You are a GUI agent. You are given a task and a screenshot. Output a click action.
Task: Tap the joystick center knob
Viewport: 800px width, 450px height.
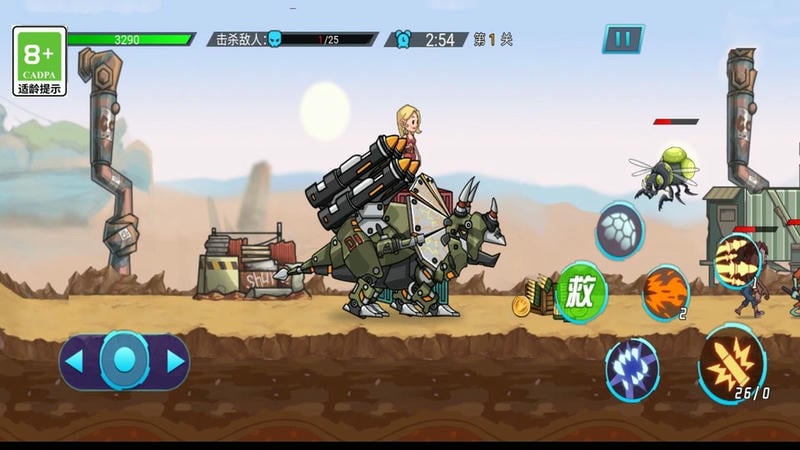(125, 360)
